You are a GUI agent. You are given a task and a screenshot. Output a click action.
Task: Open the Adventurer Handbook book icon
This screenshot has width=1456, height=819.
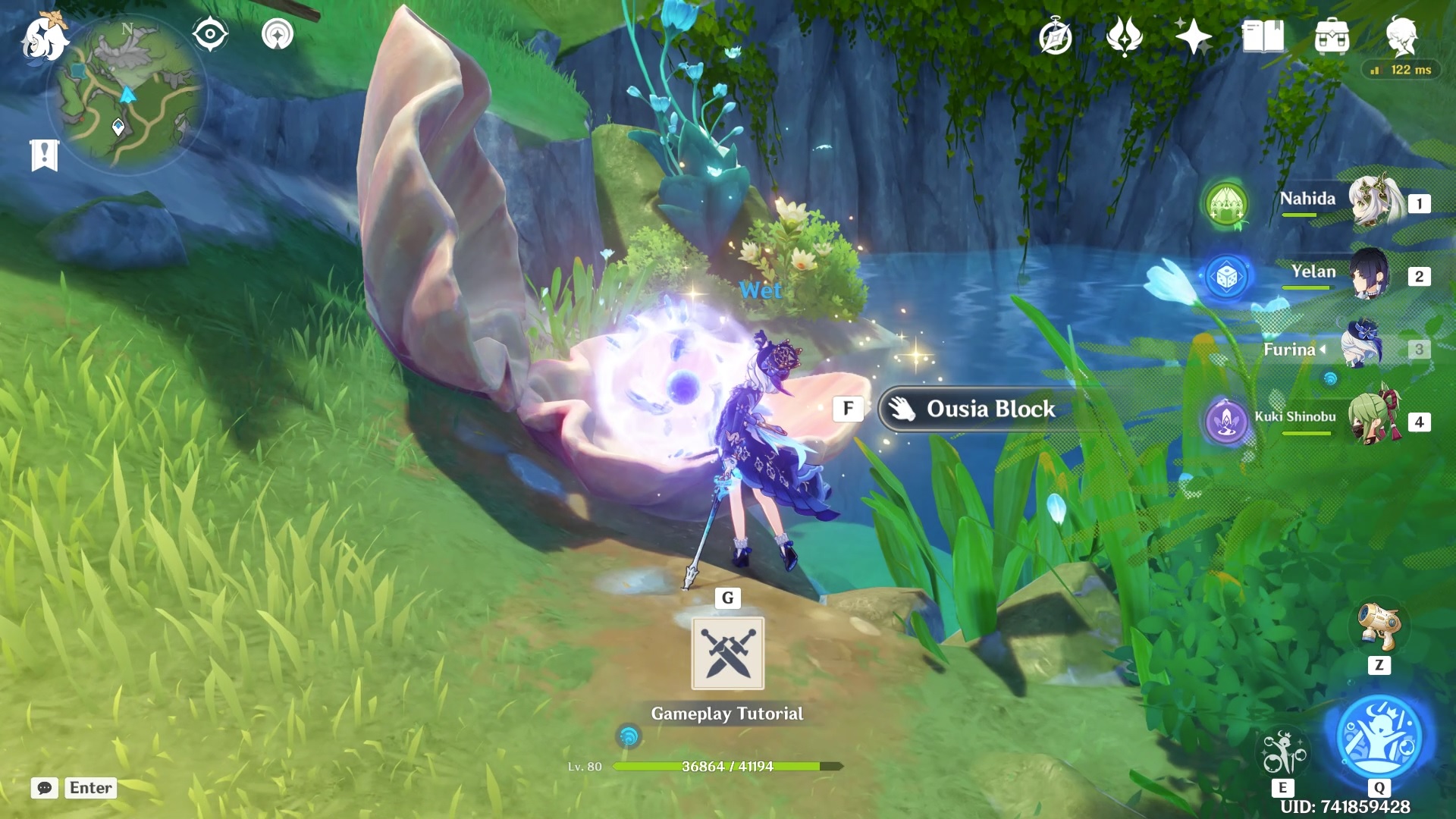(1263, 36)
